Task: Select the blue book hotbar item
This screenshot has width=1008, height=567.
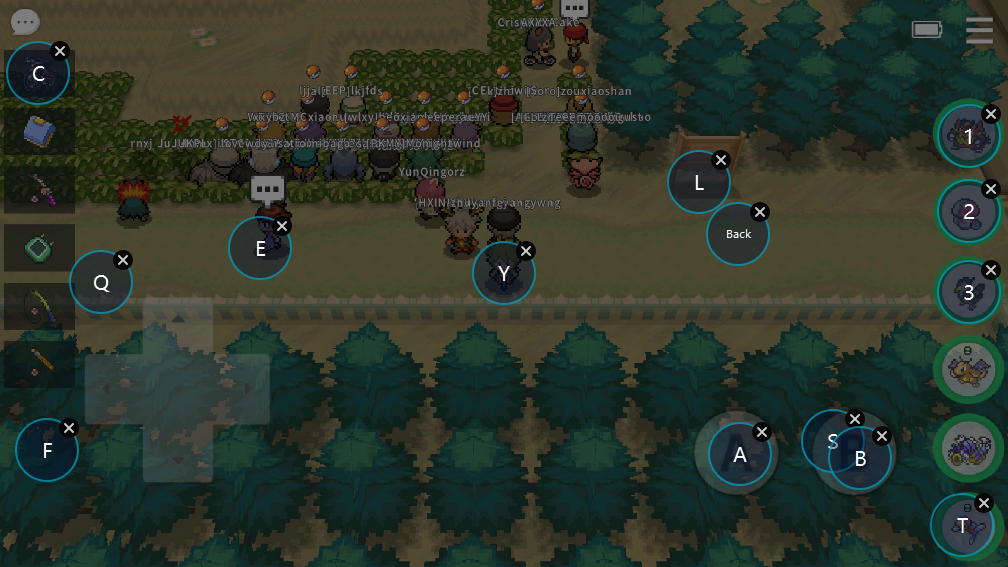Action: pyautogui.click(x=40, y=131)
